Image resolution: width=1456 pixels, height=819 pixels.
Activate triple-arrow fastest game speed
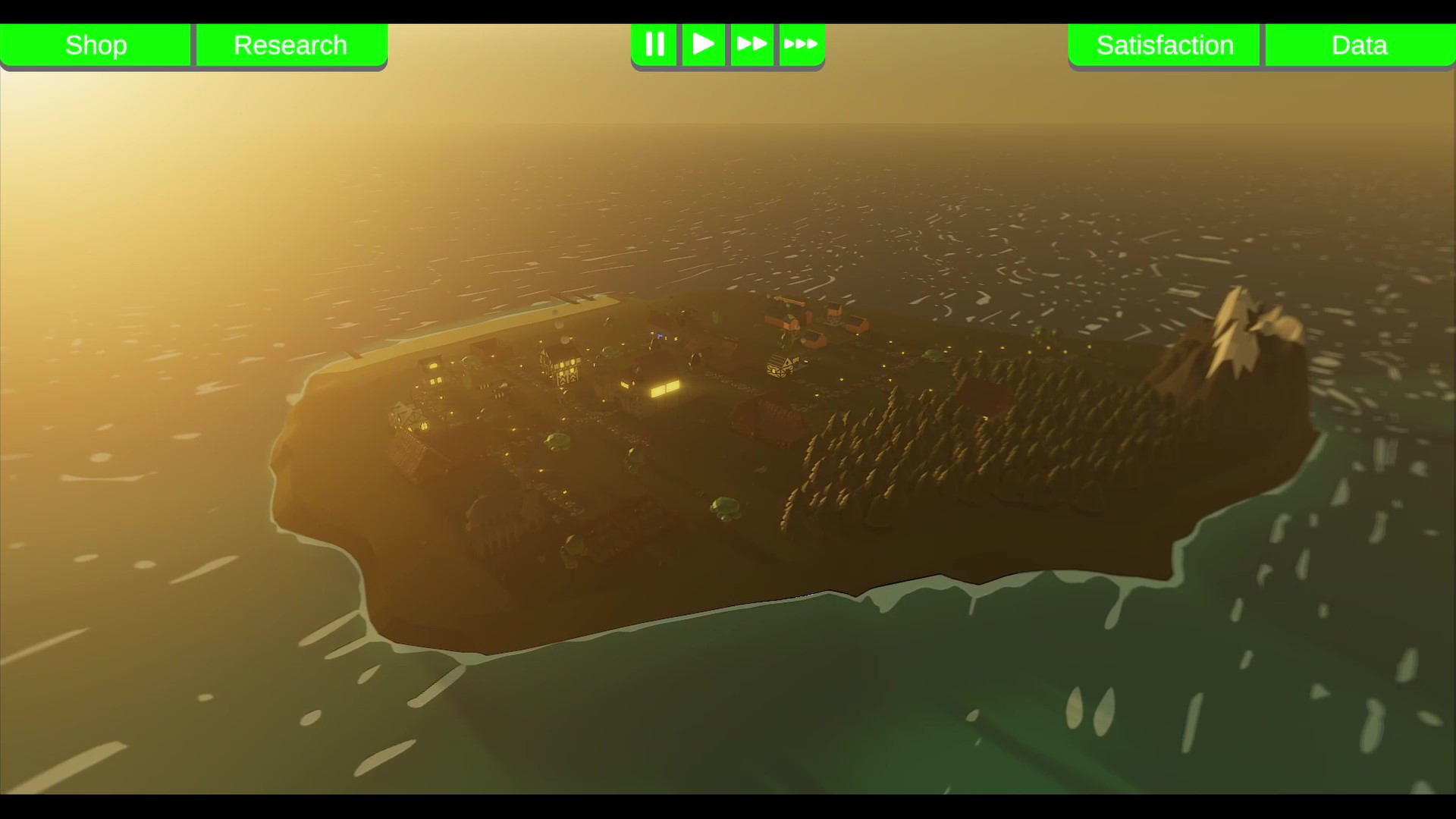802,44
